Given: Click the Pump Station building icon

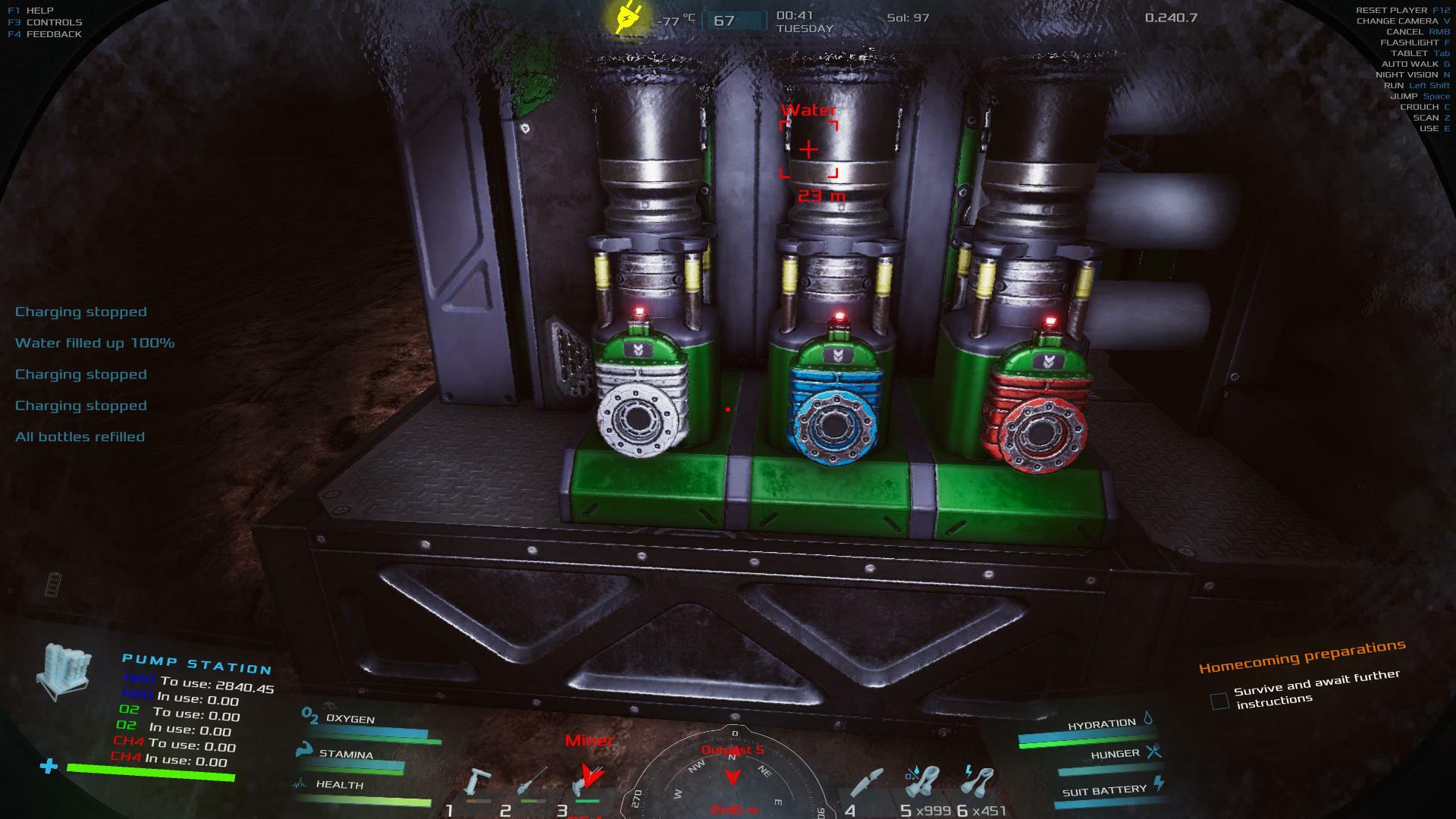Looking at the screenshot, I should 64,671.
